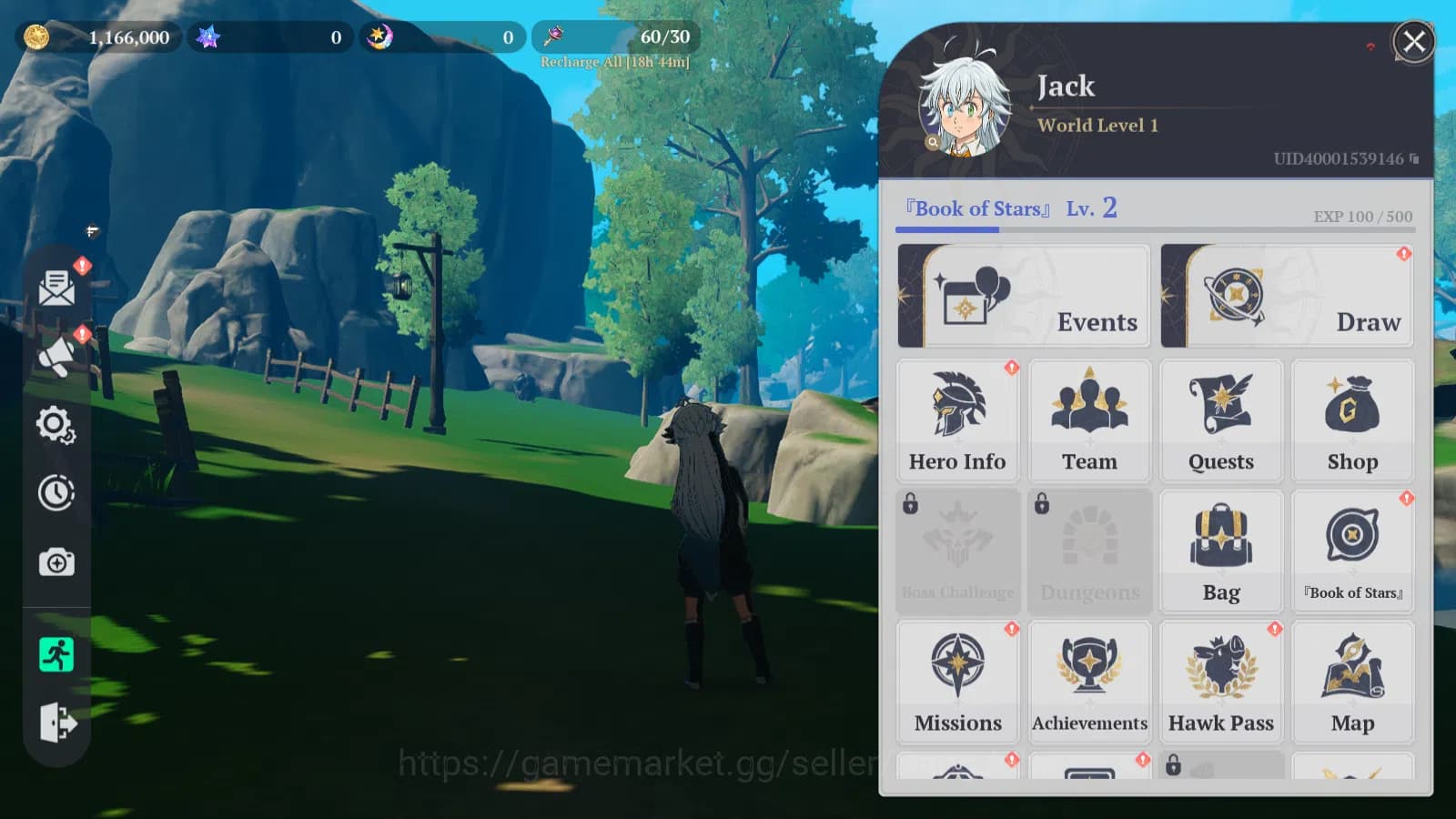The width and height of the screenshot is (1456, 819).
Task: Copy the UID number
Action: point(1414,158)
